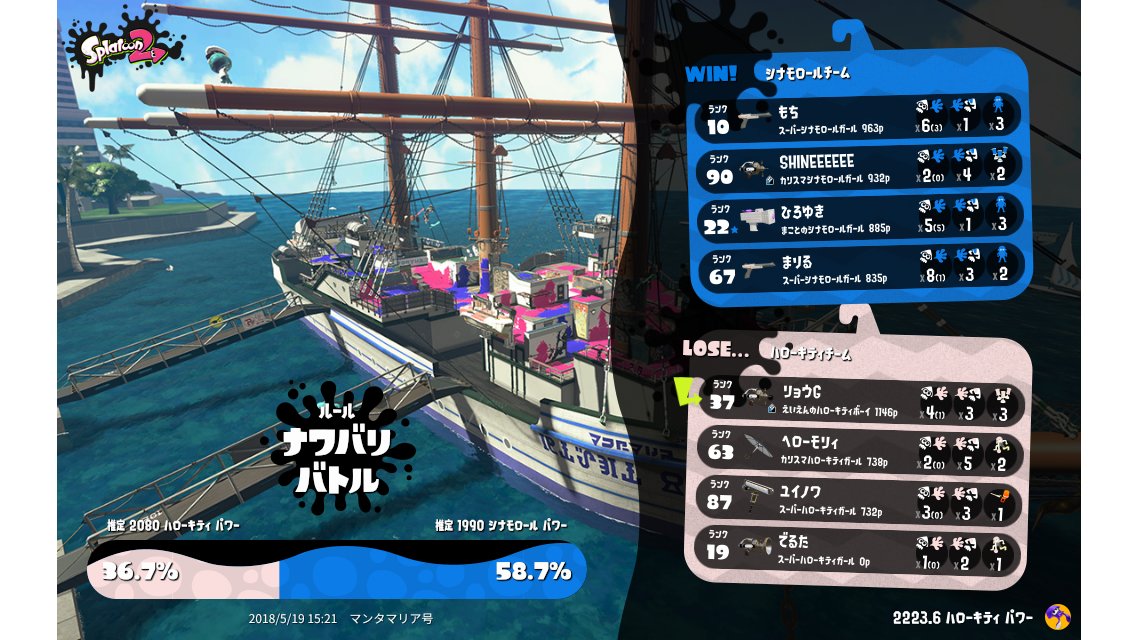
Task: Click the まりる player row
Action: click(860, 266)
